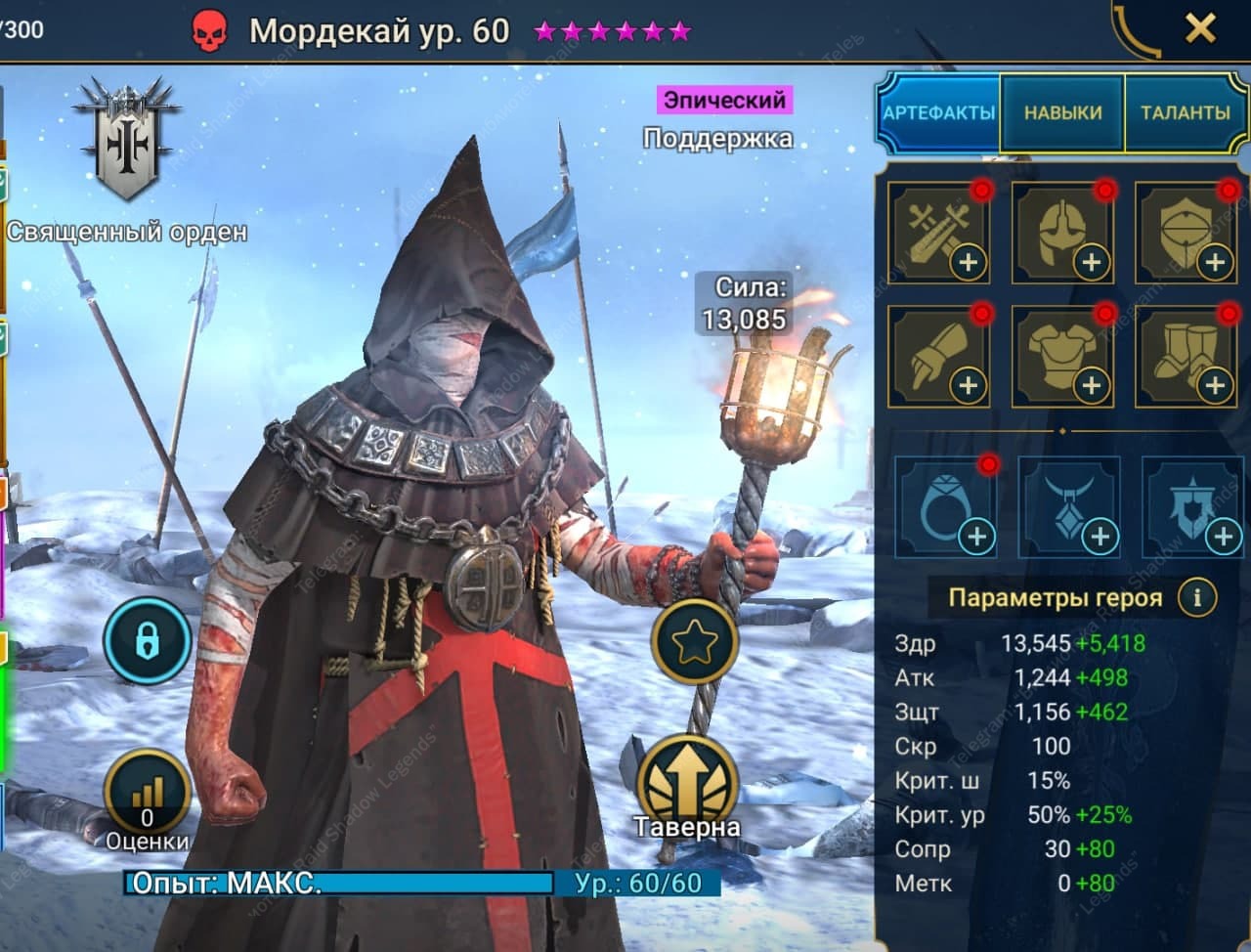Select the empty weapon artifact slot
The width and height of the screenshot is (1251, 952).
(x=938, y=233)
